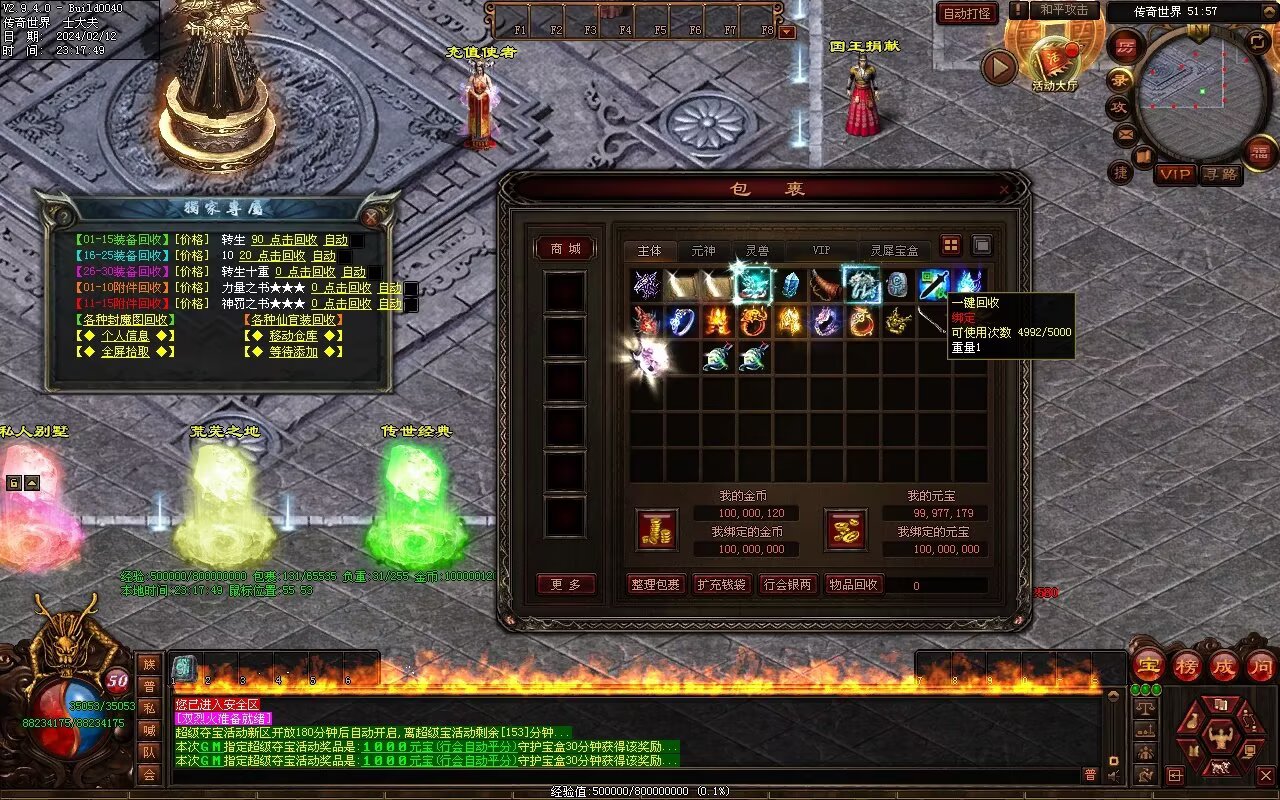The image size is (1280, 800).
Task: Open the 灵犀宝盒 tab
Action: tap(894, 251)
